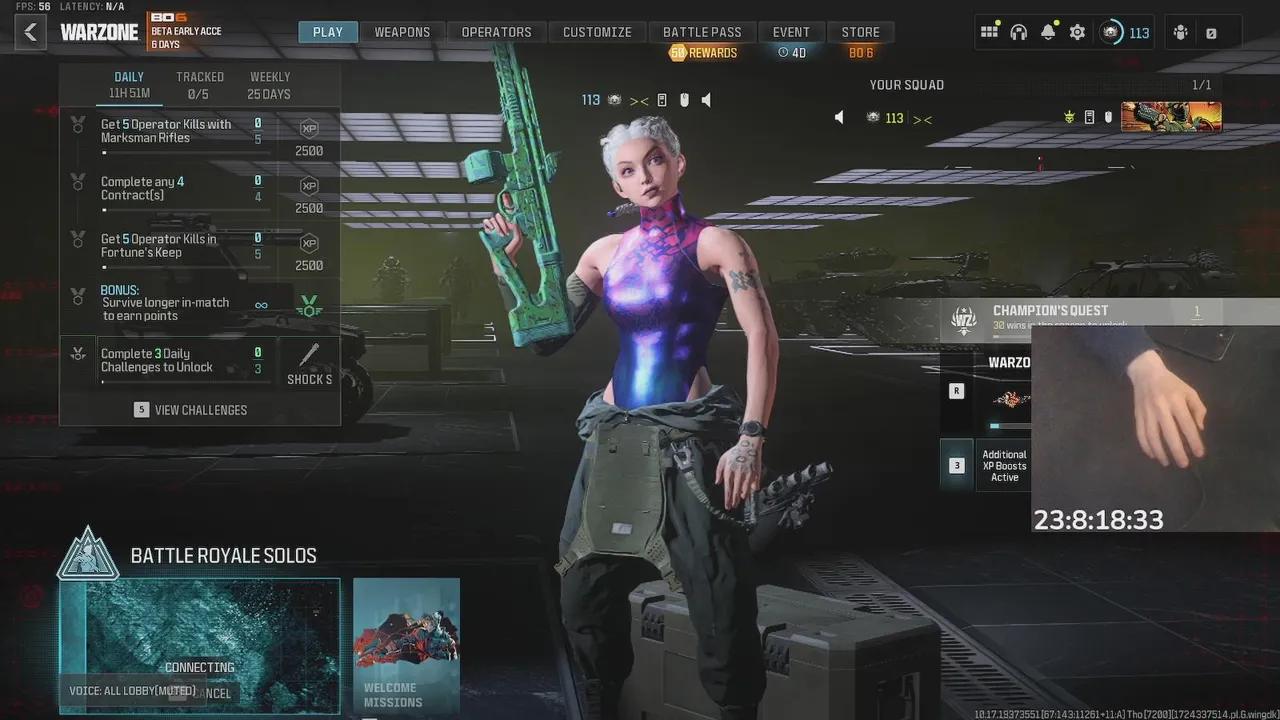Viewport: 1280px width, 720px height.
Task: Open the game settings gear
Action: (x=1077, y=31)
